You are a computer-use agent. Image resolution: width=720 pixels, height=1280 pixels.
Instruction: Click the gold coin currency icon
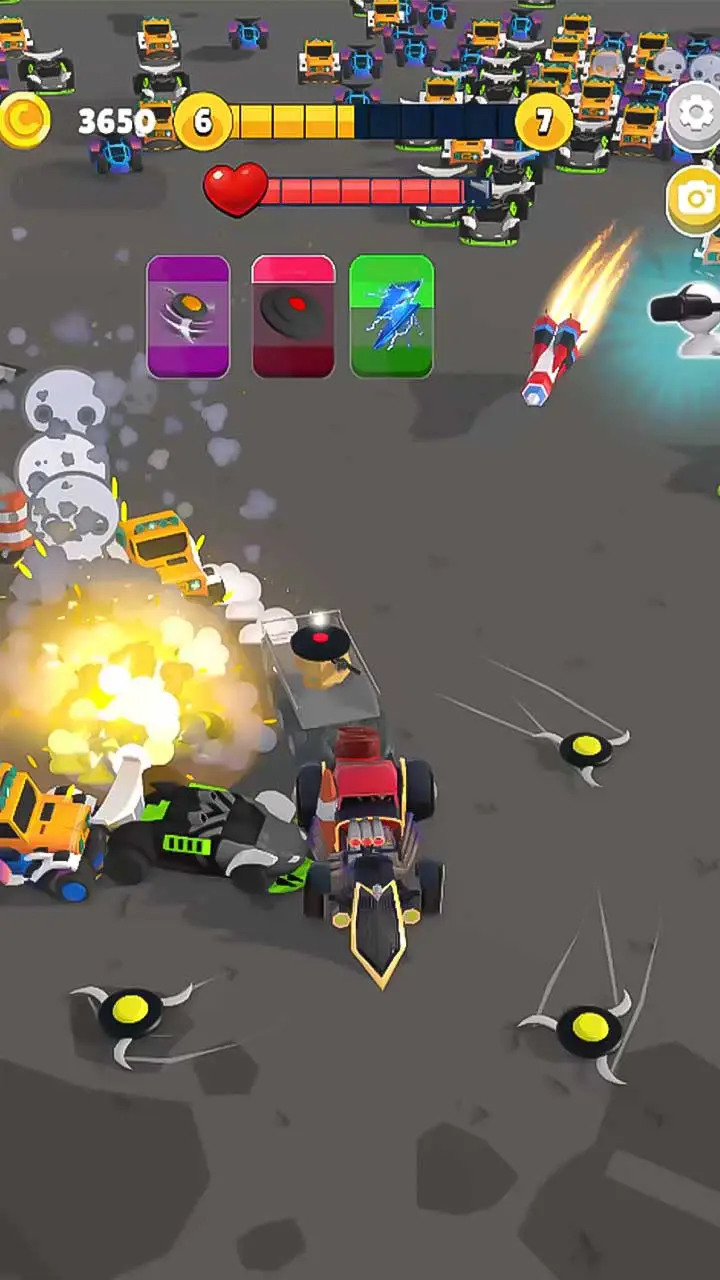coord(24,120)
